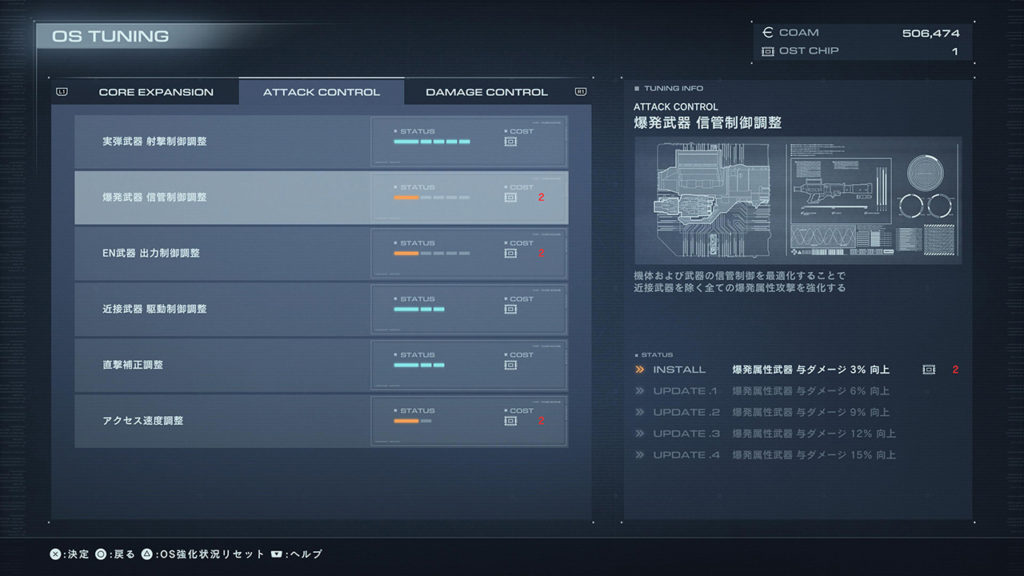Select the 直撃補正調整 tuning row
This screenshot has width=1024, height=576.
[321, 365]
